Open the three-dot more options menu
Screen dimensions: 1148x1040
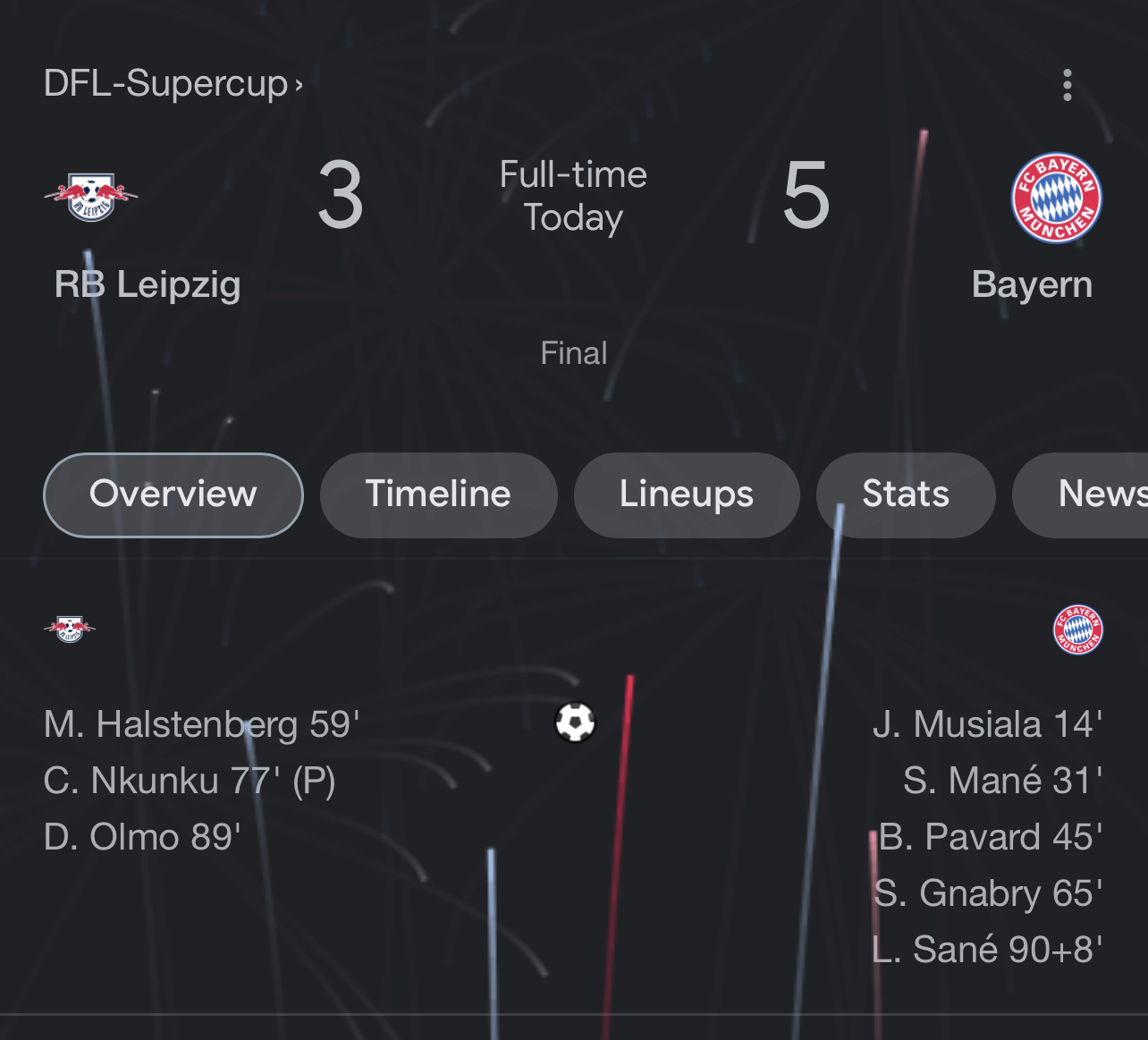tap(1067, 85)
